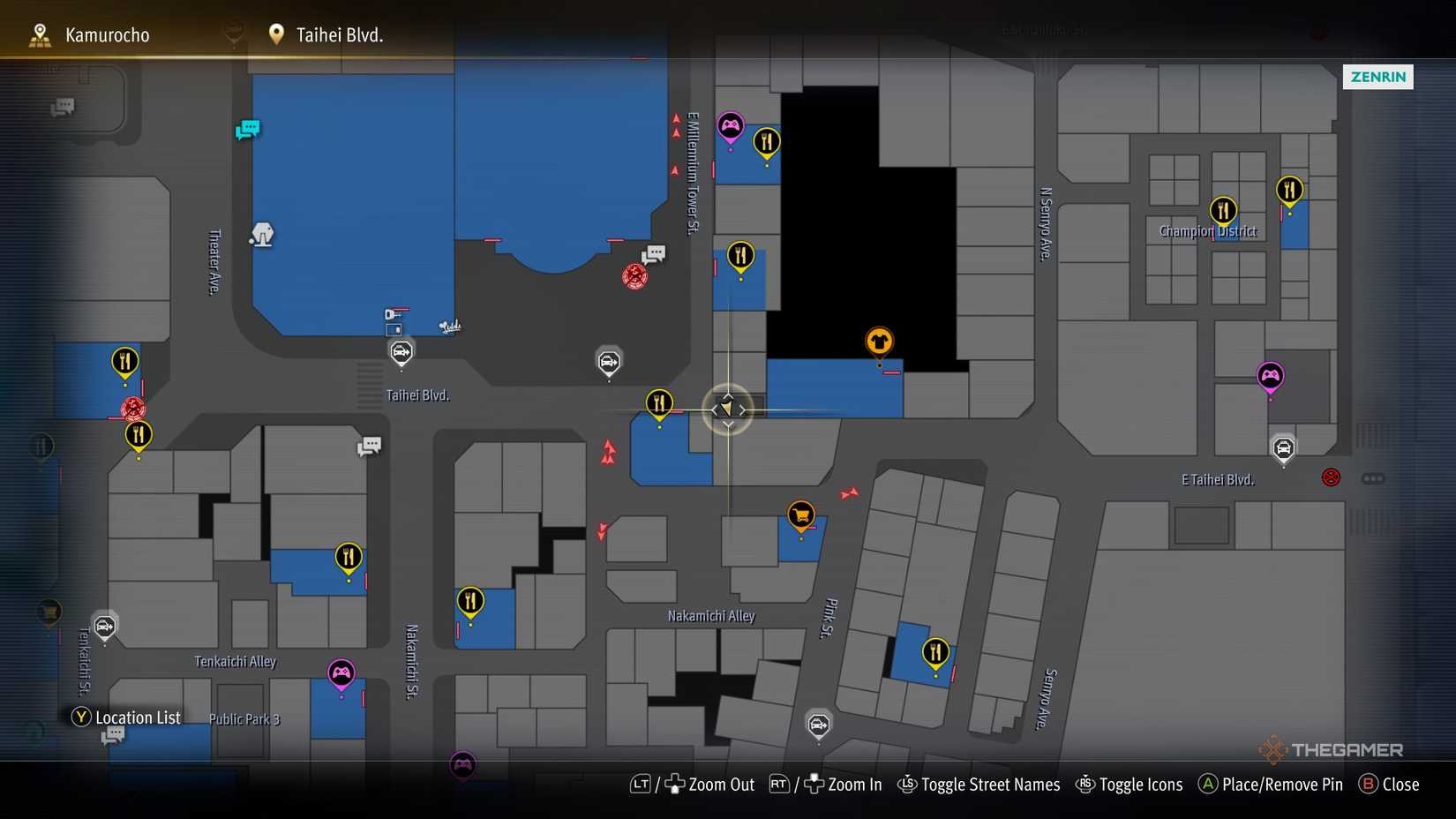This screenshot has height=819, width=1456.
Task: Select the taxi stand icon on E Taihei Blvd
Action: pyautogui.click(x=1283, y=448)
